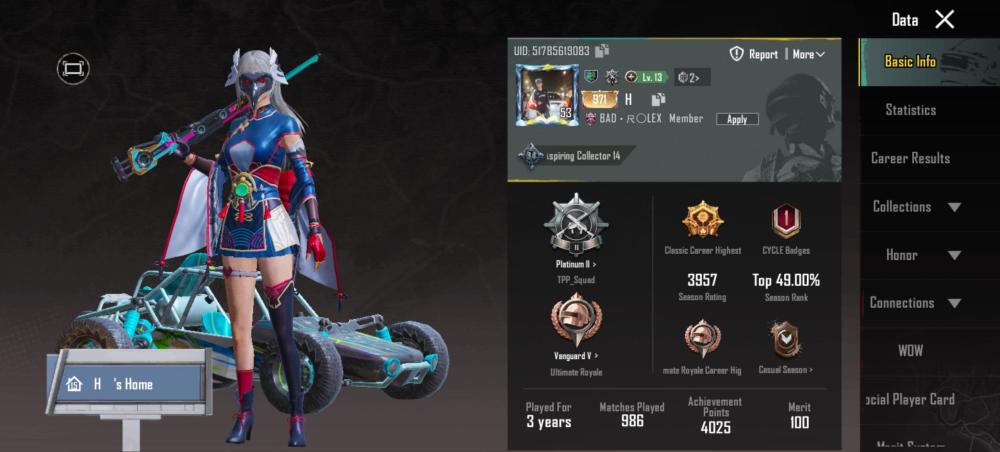This screenshot has width=1000, height=452.
Task: Close the Data screen
Action: point(944,19)
